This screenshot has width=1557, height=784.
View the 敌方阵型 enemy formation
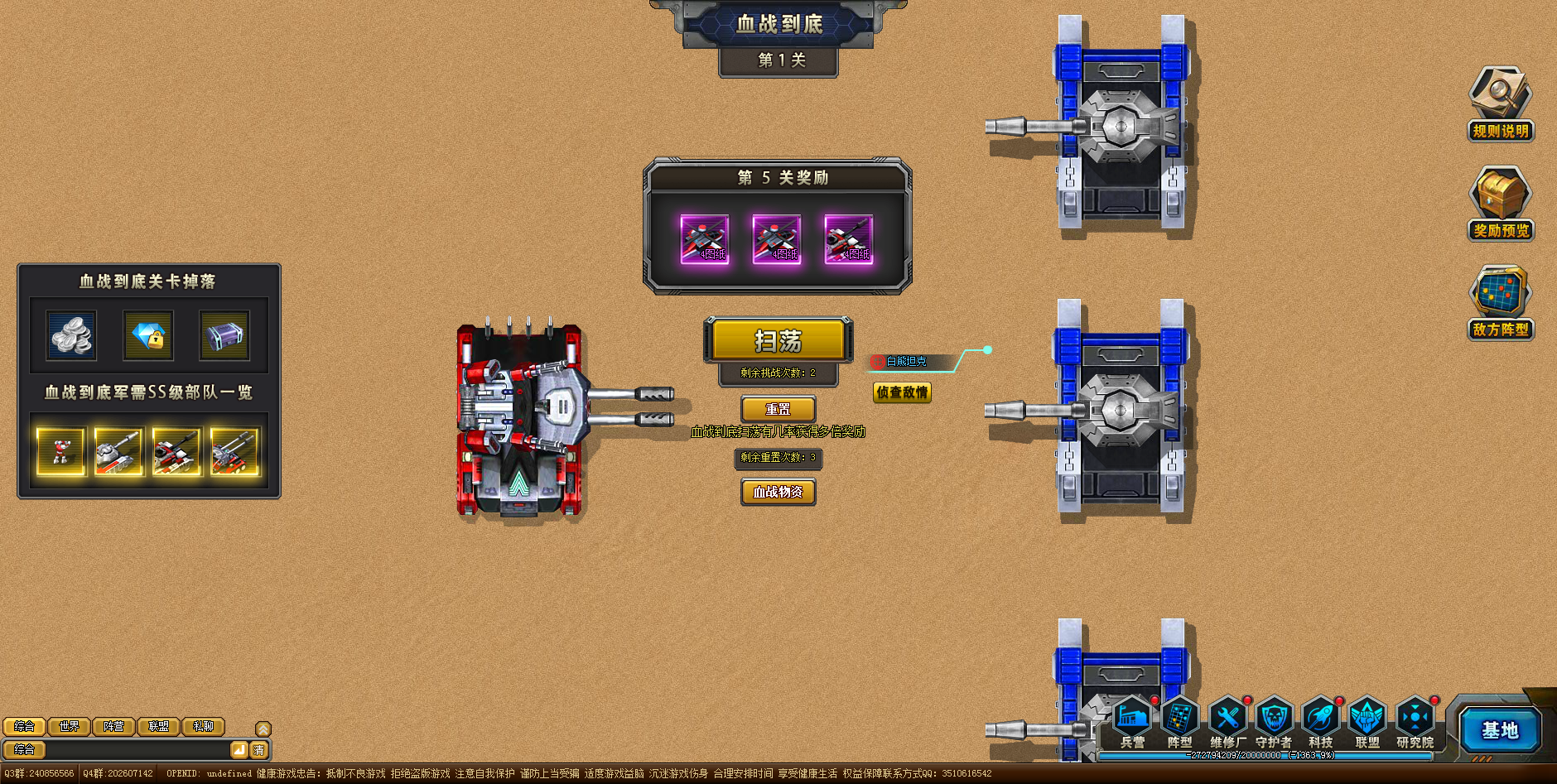coord(1500,302)
